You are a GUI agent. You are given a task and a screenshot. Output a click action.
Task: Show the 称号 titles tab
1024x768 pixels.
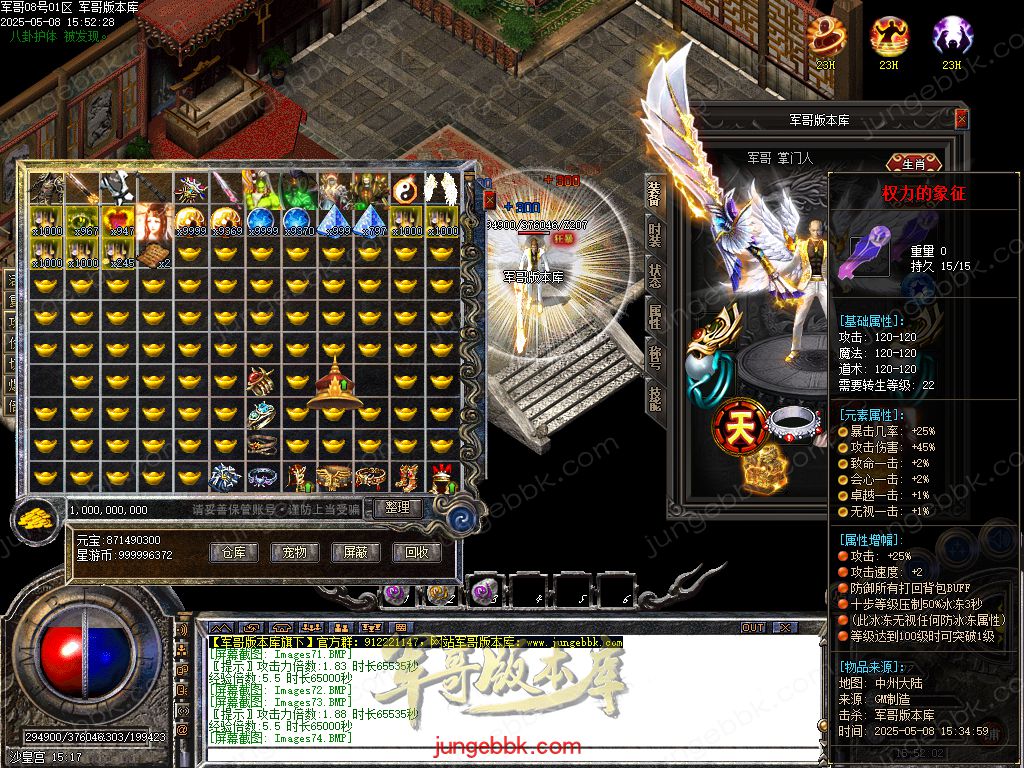pyautogui.click(x=655, y=358)
